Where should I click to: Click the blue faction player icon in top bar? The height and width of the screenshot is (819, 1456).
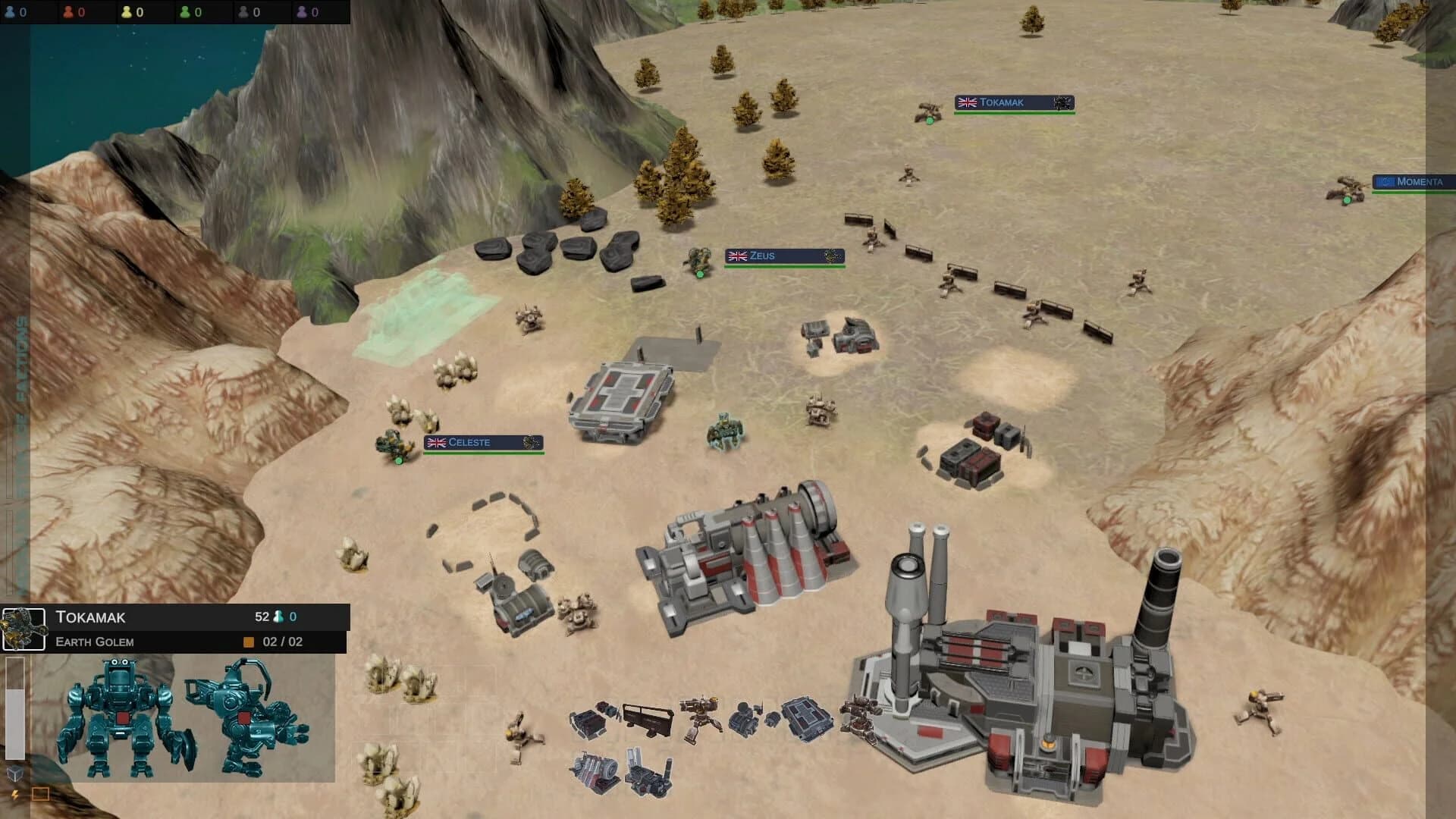(x=10, y=12)
